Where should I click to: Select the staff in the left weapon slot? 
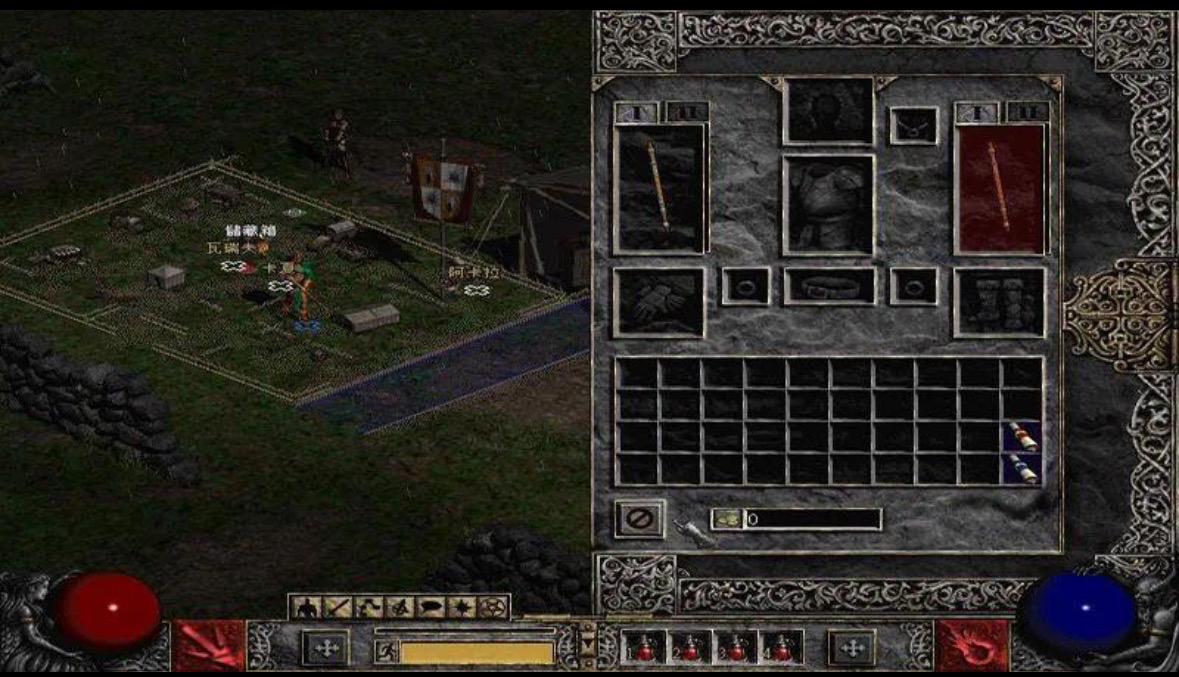coord(659,188)
